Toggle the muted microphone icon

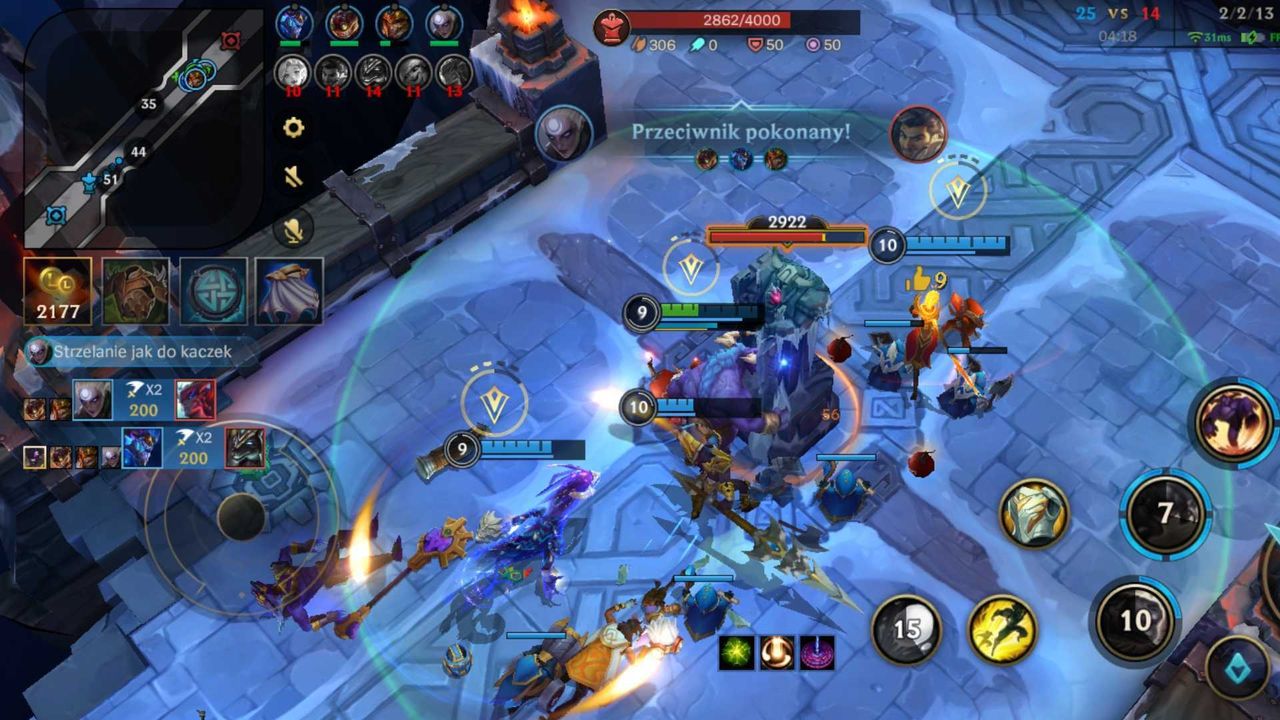pos(293,230)
